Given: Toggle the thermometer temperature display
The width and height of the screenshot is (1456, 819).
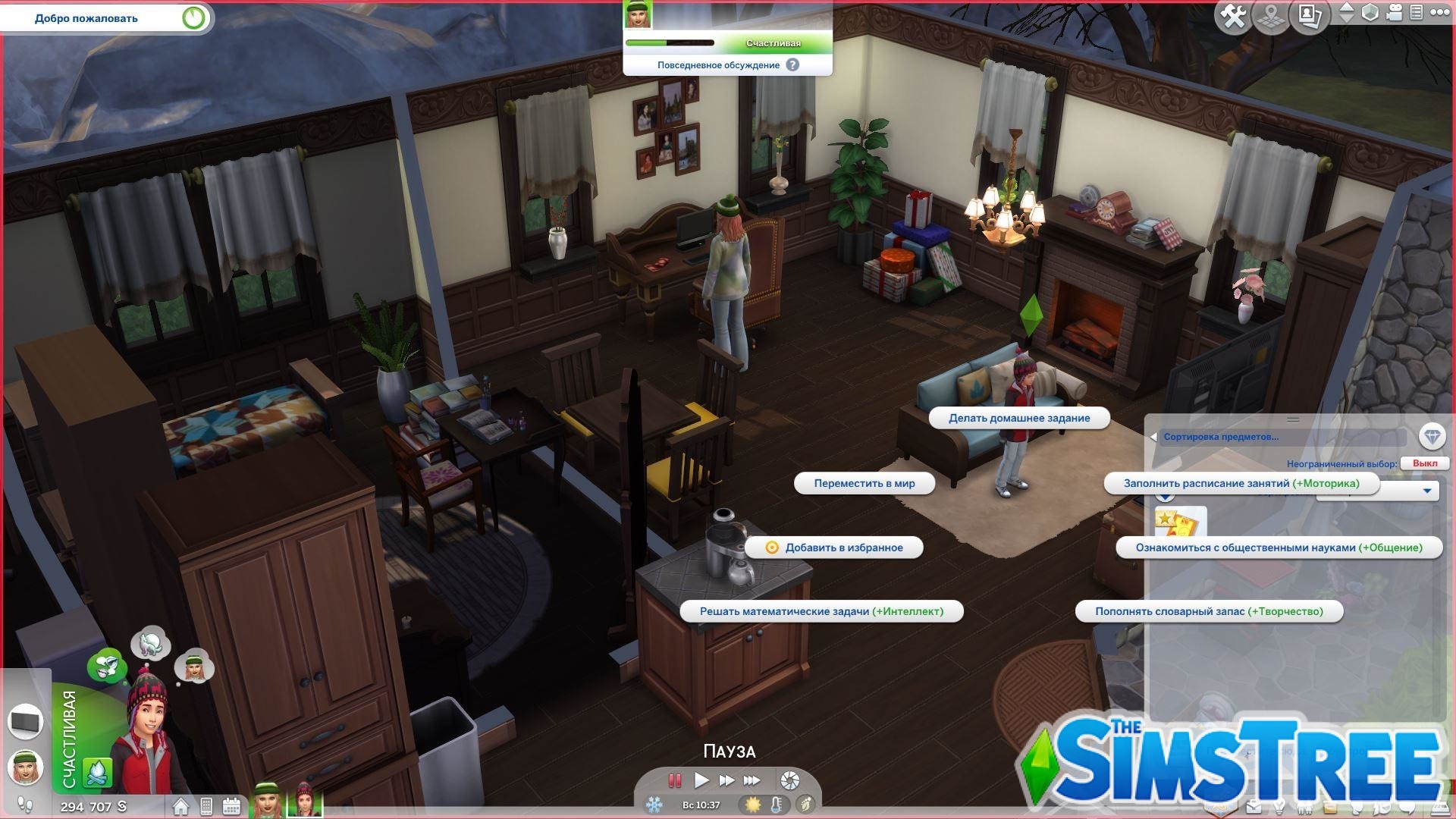Looking at the screenshot, I should pyautogui.click(x=776, y=805).
